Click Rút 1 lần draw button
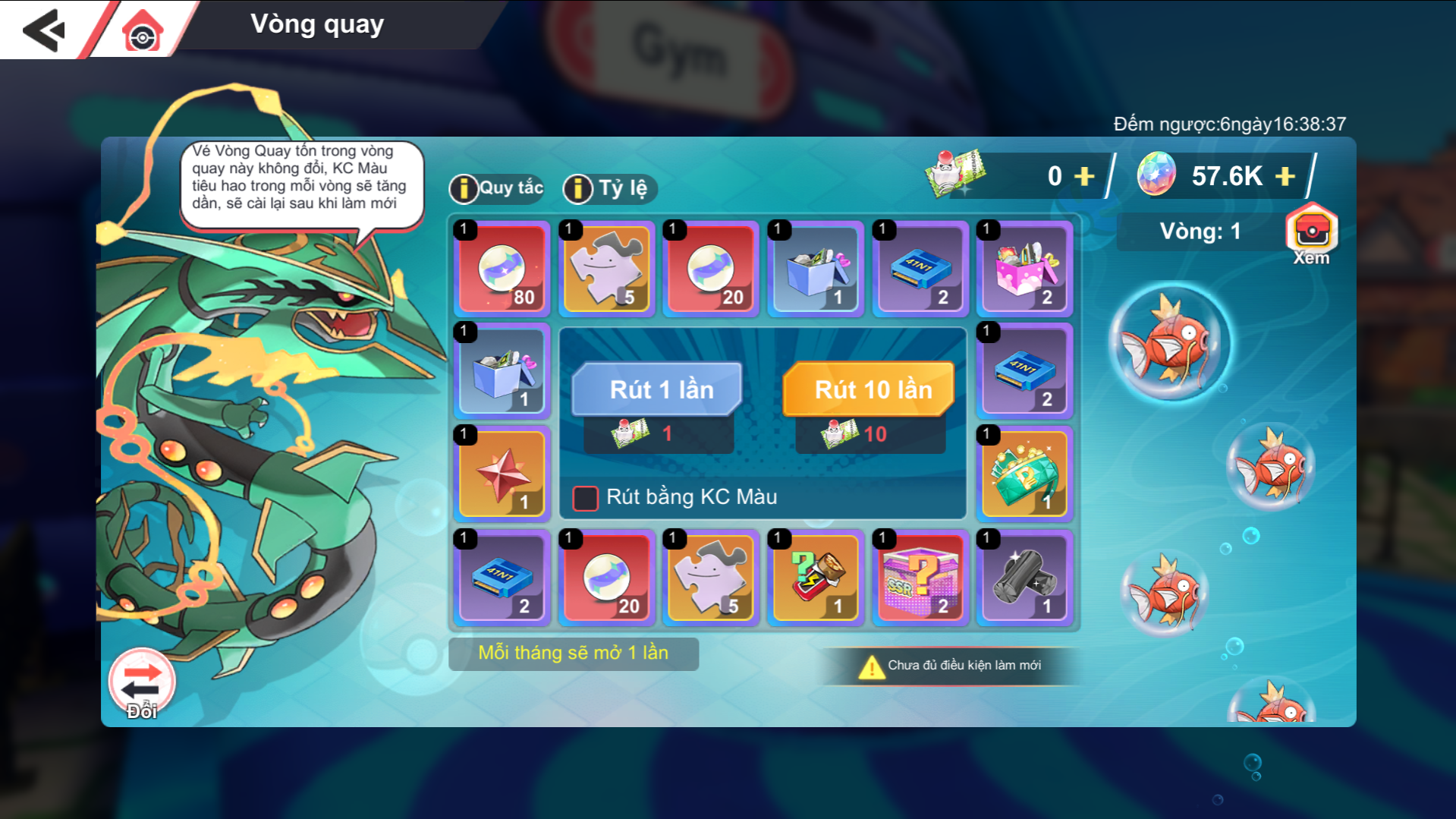The image size is (1456, 819). pos(657,389)
